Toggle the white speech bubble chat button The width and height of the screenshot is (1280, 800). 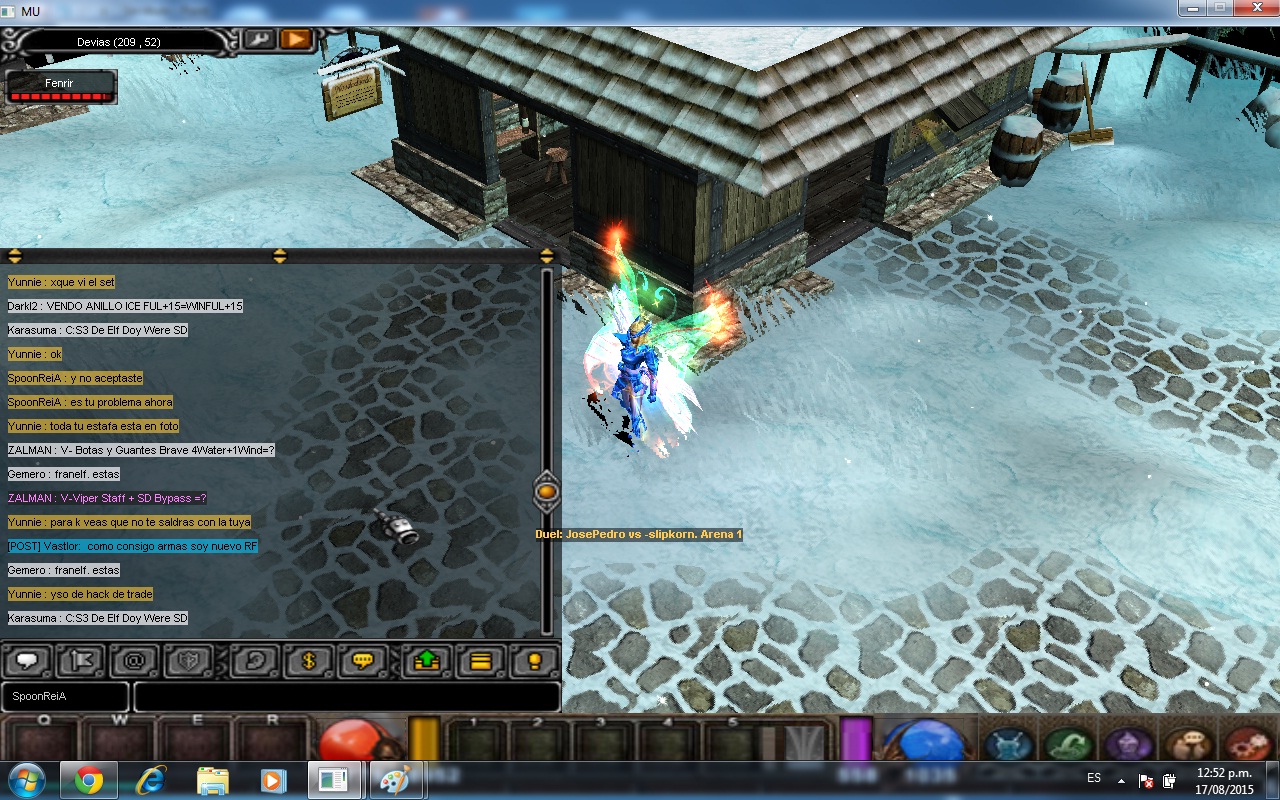(28, 661)
